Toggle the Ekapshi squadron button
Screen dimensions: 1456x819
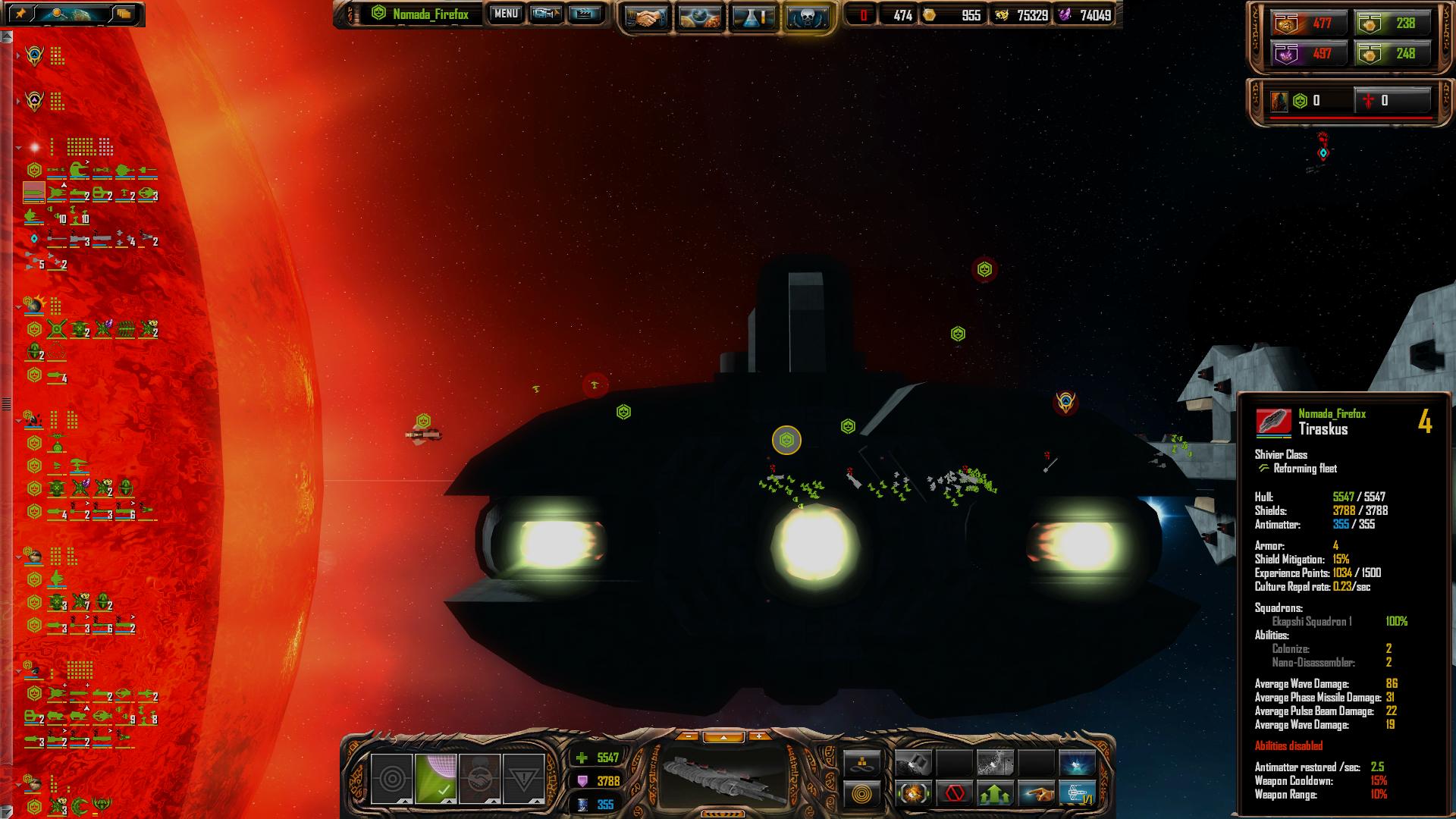(1077, 794)
